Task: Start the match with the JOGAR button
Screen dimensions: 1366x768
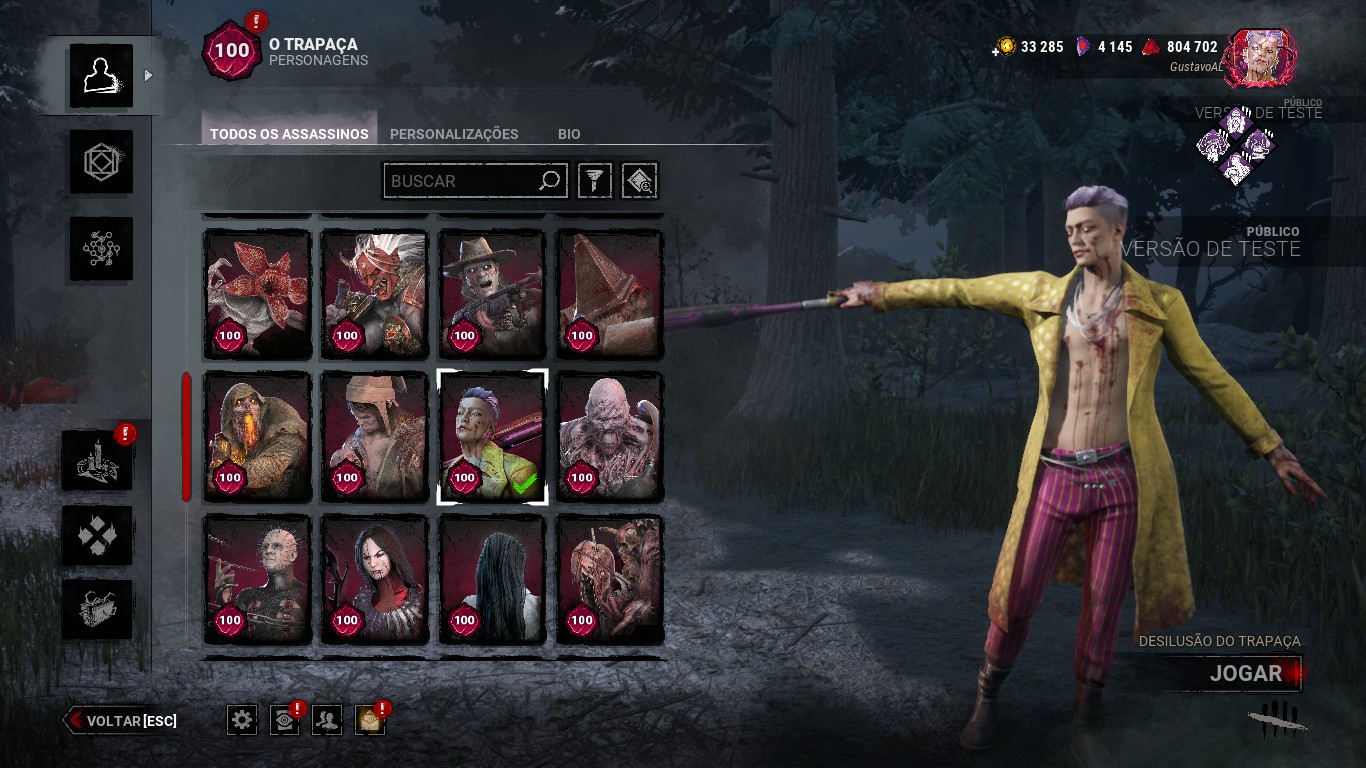Action: pos(1245,673)
